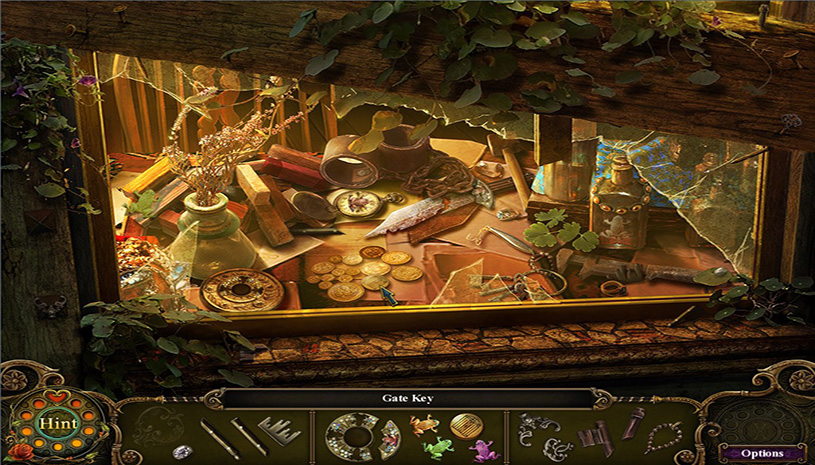Select the comb-shaped key piece
815x465 pixels.
click(279, 432)
